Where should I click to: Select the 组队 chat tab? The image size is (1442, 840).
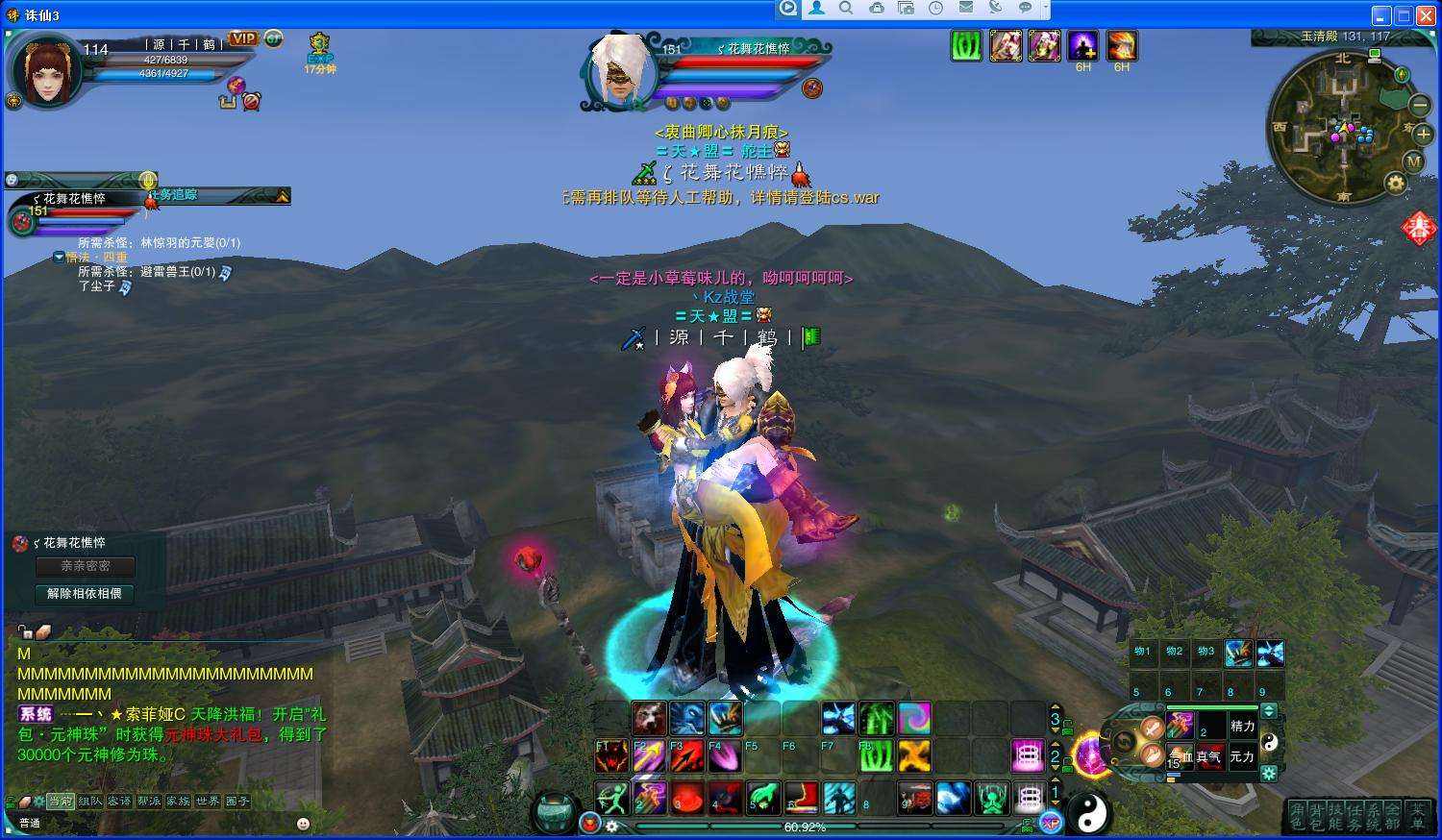tap(90, 801)
